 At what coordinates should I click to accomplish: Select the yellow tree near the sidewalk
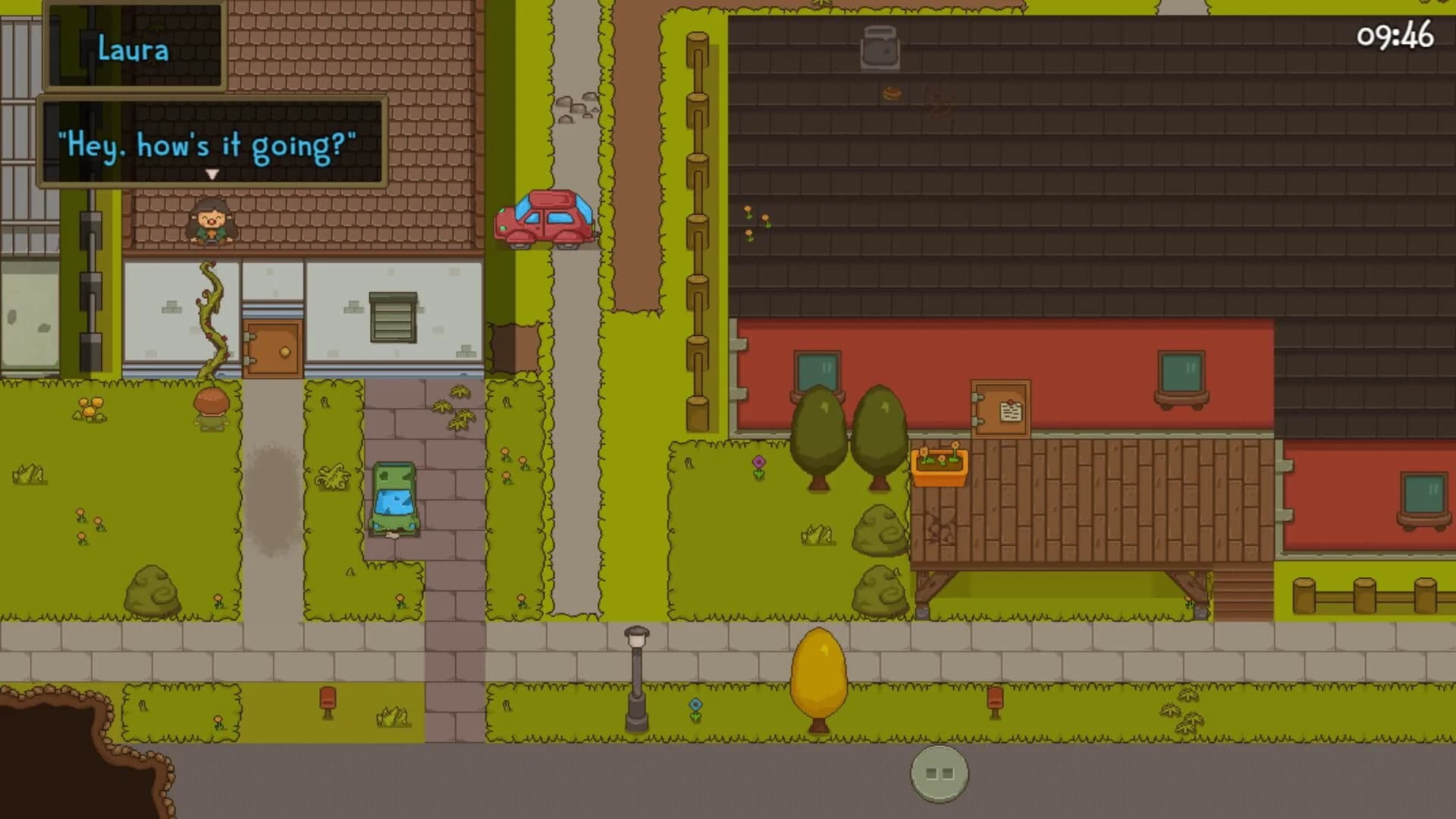(x=821, y=675)
